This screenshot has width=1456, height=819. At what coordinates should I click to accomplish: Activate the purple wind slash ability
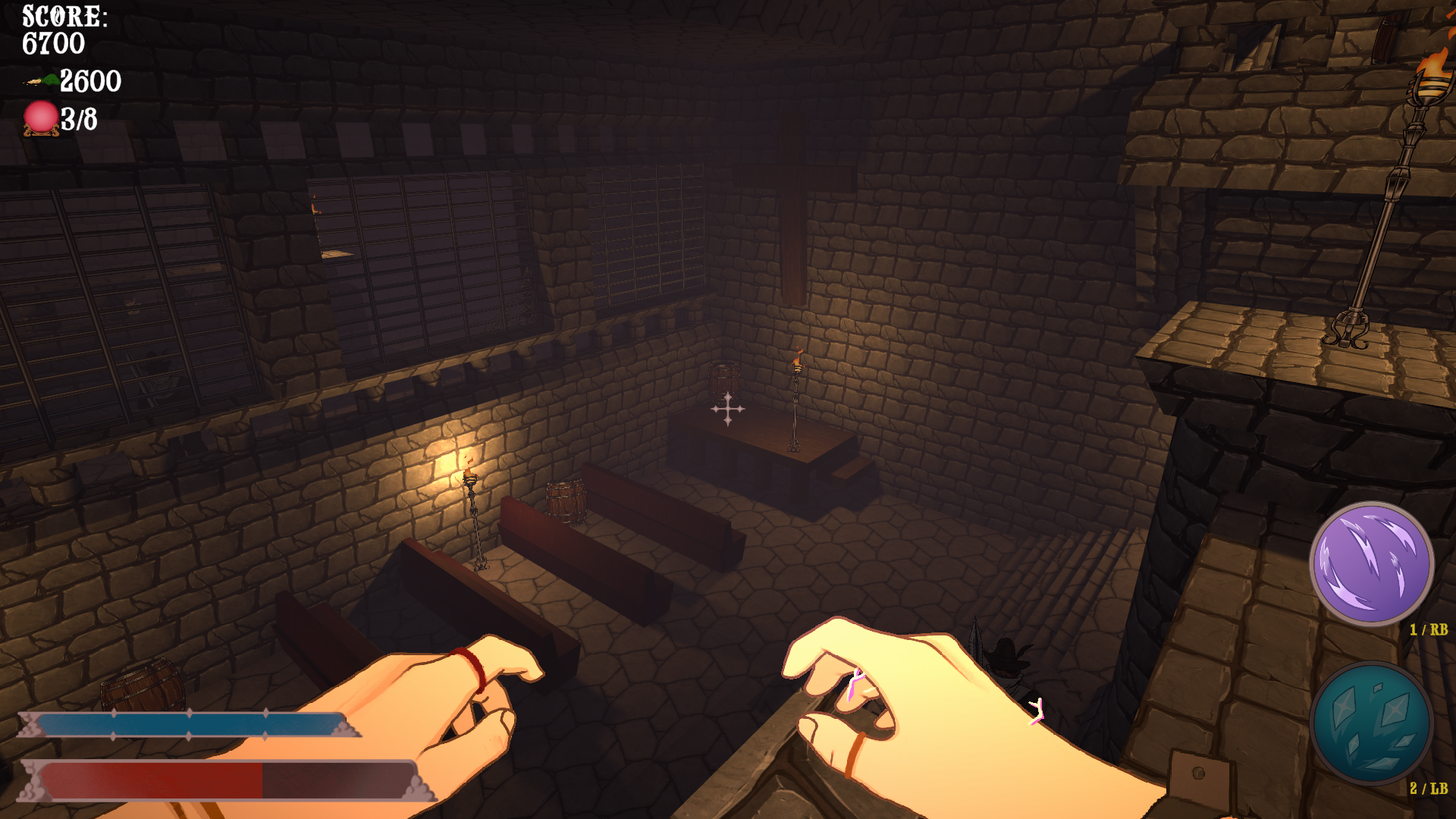pyautogui.click(x=1371, y=564)
